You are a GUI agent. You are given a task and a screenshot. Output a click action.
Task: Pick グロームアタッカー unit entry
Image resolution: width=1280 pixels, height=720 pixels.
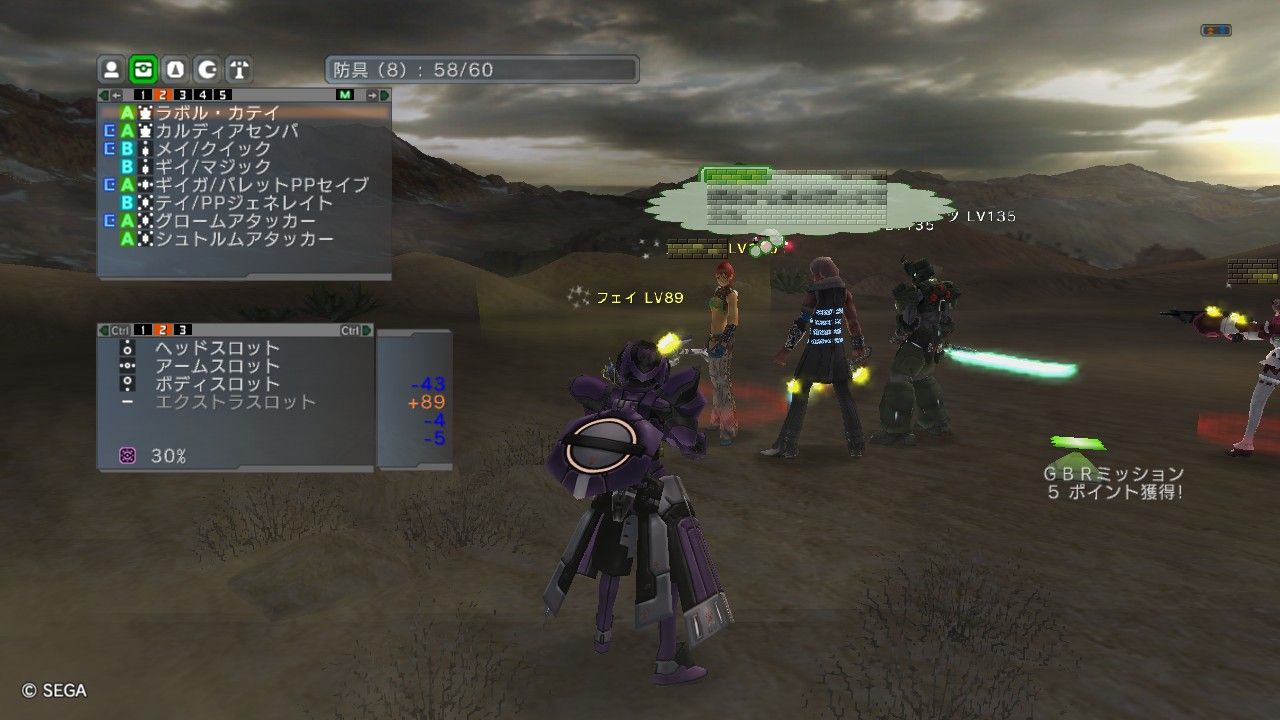click(235, 221)
